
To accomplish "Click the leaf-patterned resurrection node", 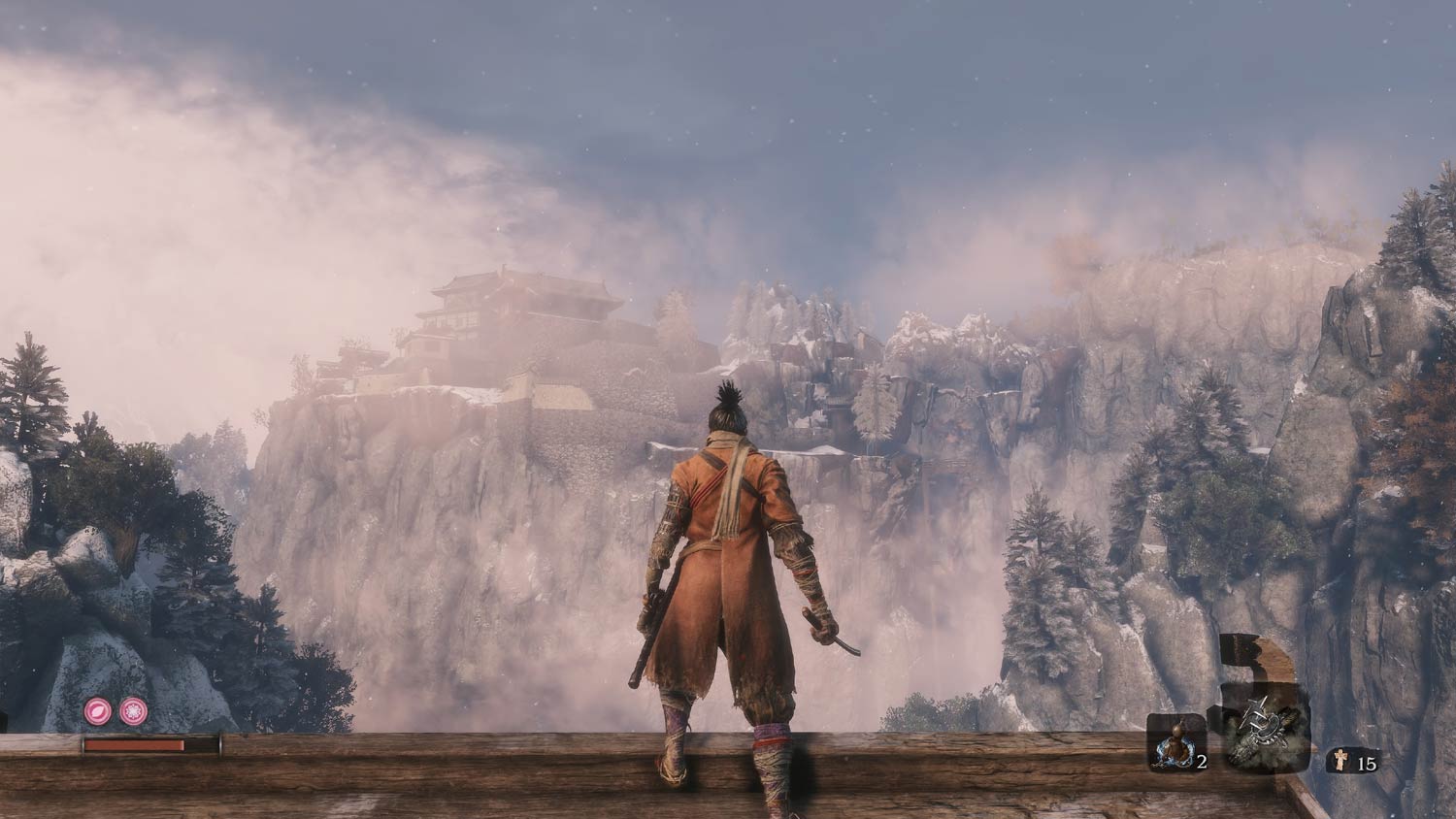I will (x=98, y=711).
